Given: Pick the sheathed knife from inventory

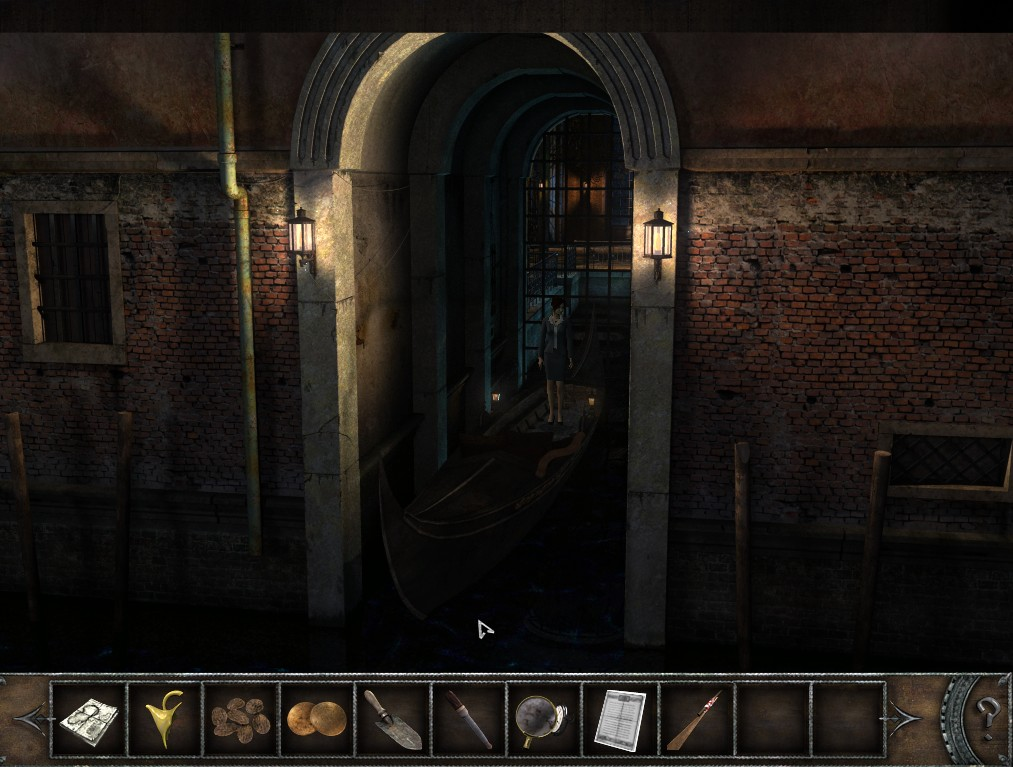Looking at the screenshot, I should click(x=469, y=720).
